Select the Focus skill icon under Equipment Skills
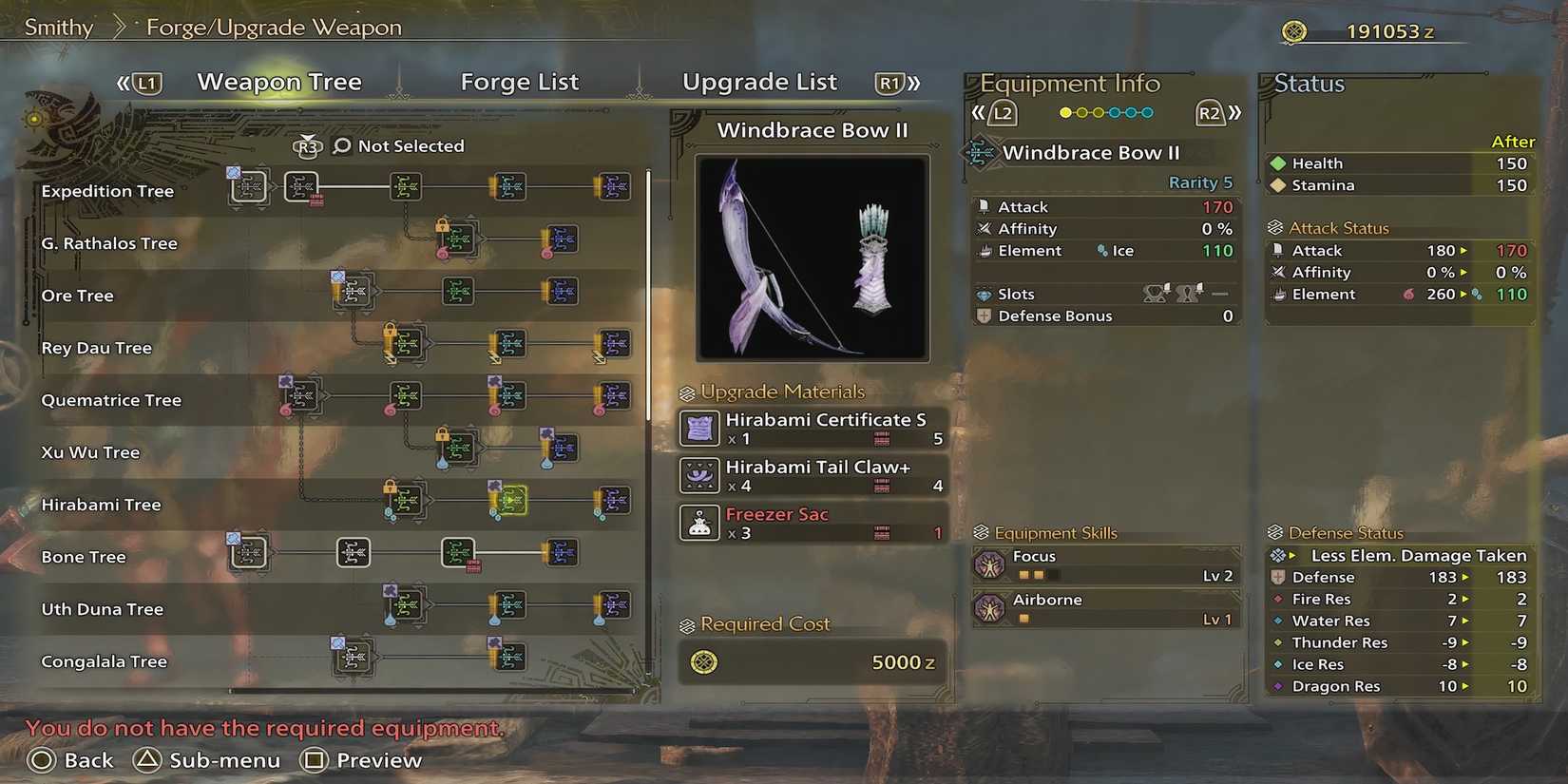This screenshot has height=784, width=1568. coord(991,564)
